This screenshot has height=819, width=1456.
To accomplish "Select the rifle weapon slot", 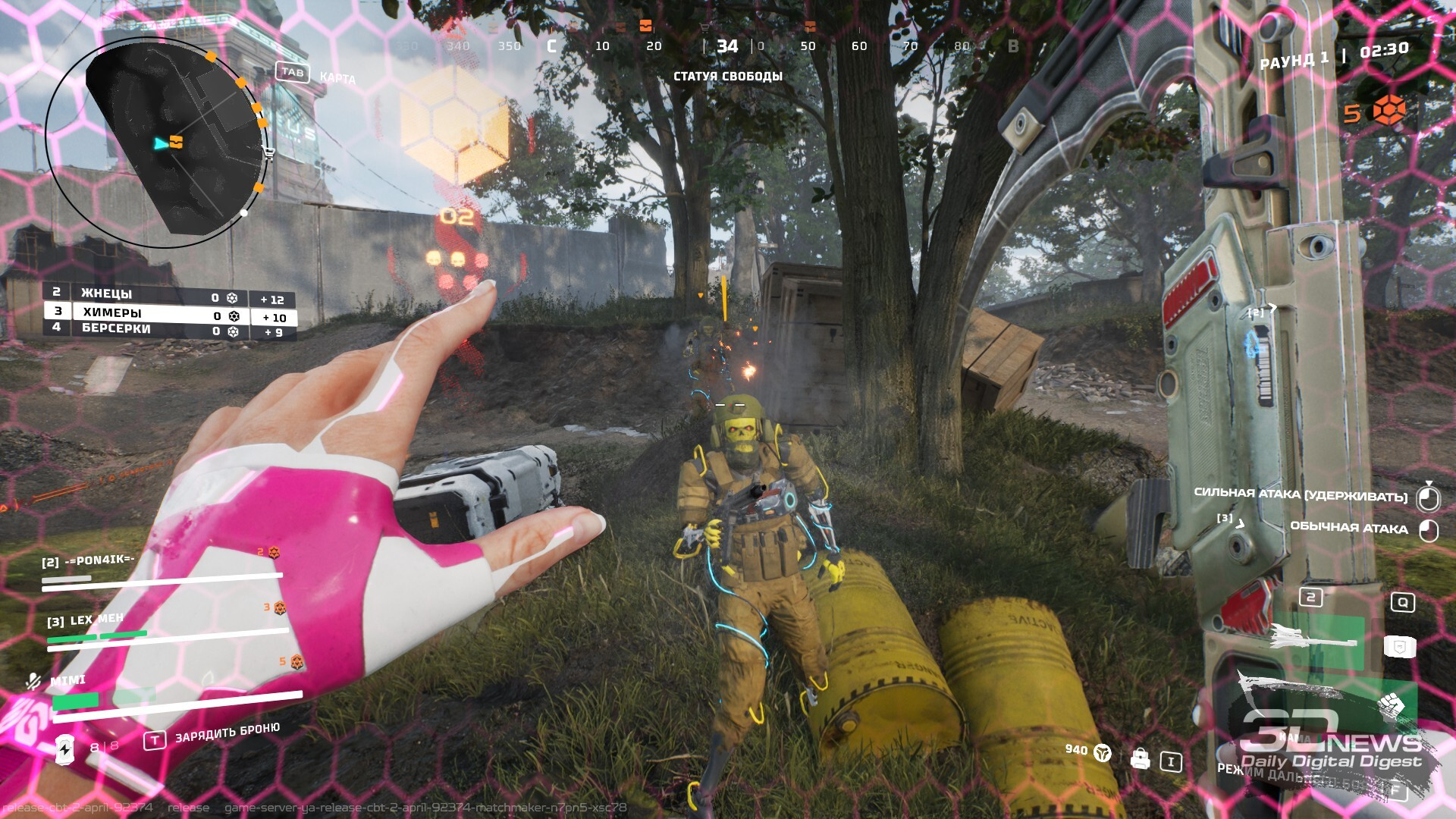I will point(1312,639).
